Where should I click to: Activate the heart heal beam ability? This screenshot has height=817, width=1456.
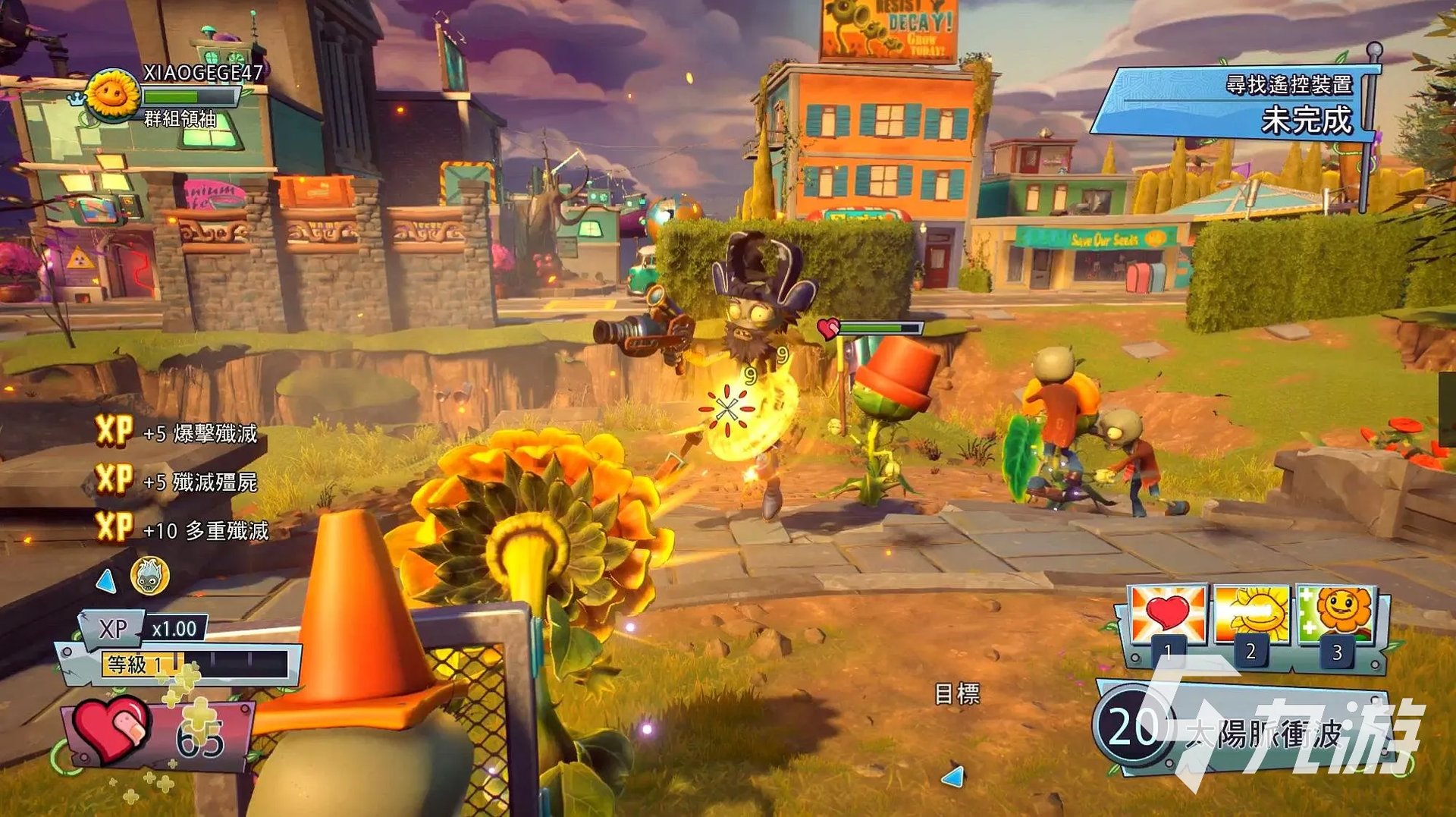coord(1168,616)
